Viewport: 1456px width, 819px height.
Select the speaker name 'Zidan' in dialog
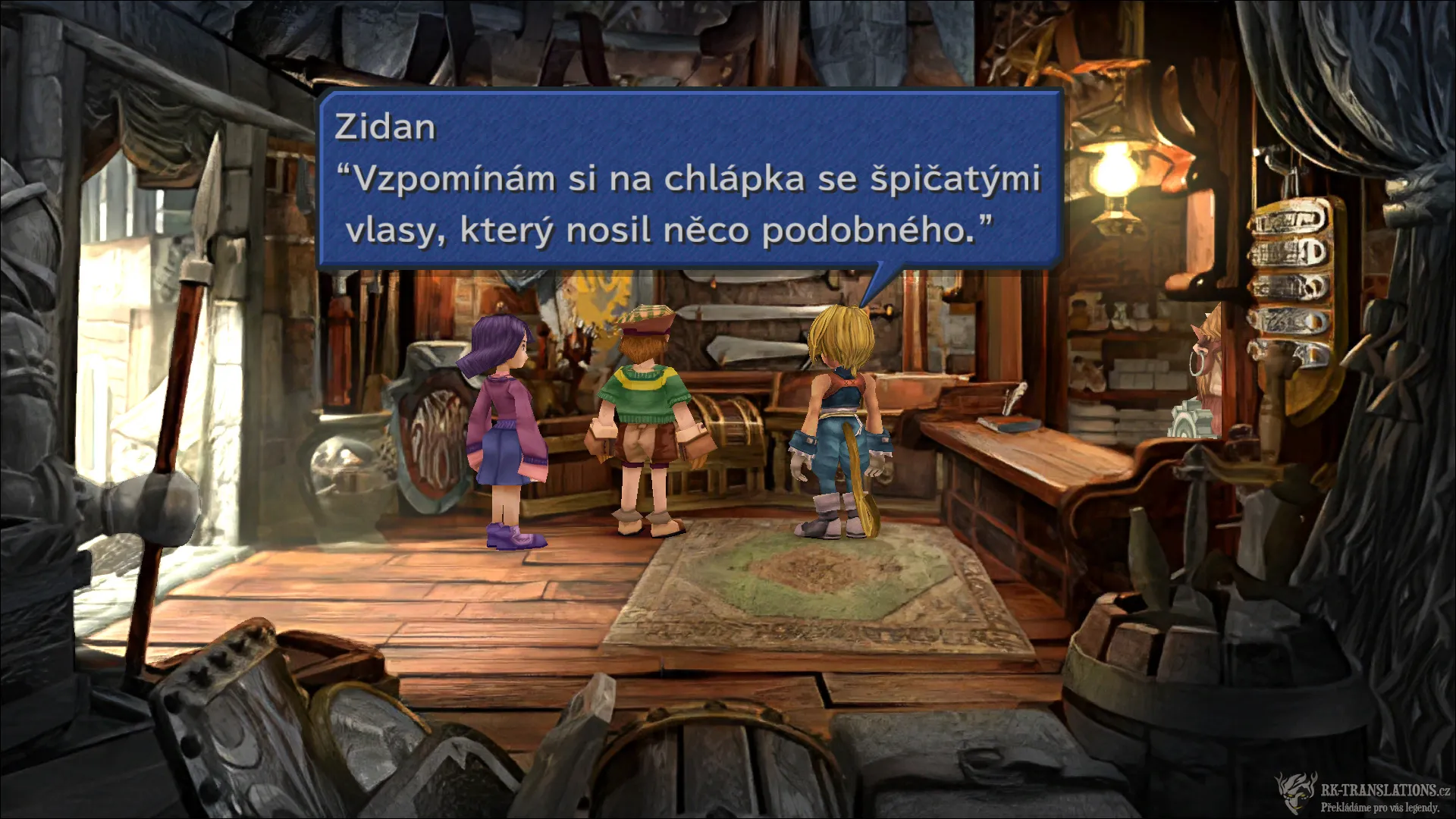coord(386,127)
